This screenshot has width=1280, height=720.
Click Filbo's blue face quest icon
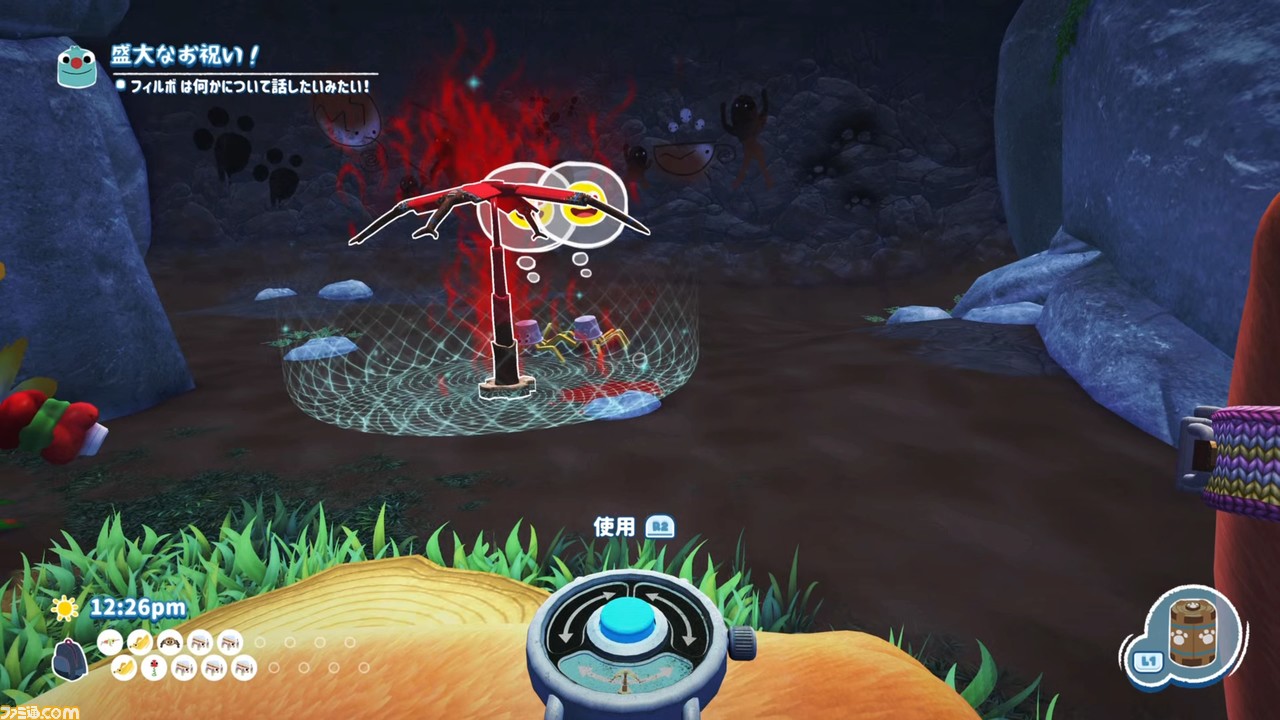coord(76,64)
